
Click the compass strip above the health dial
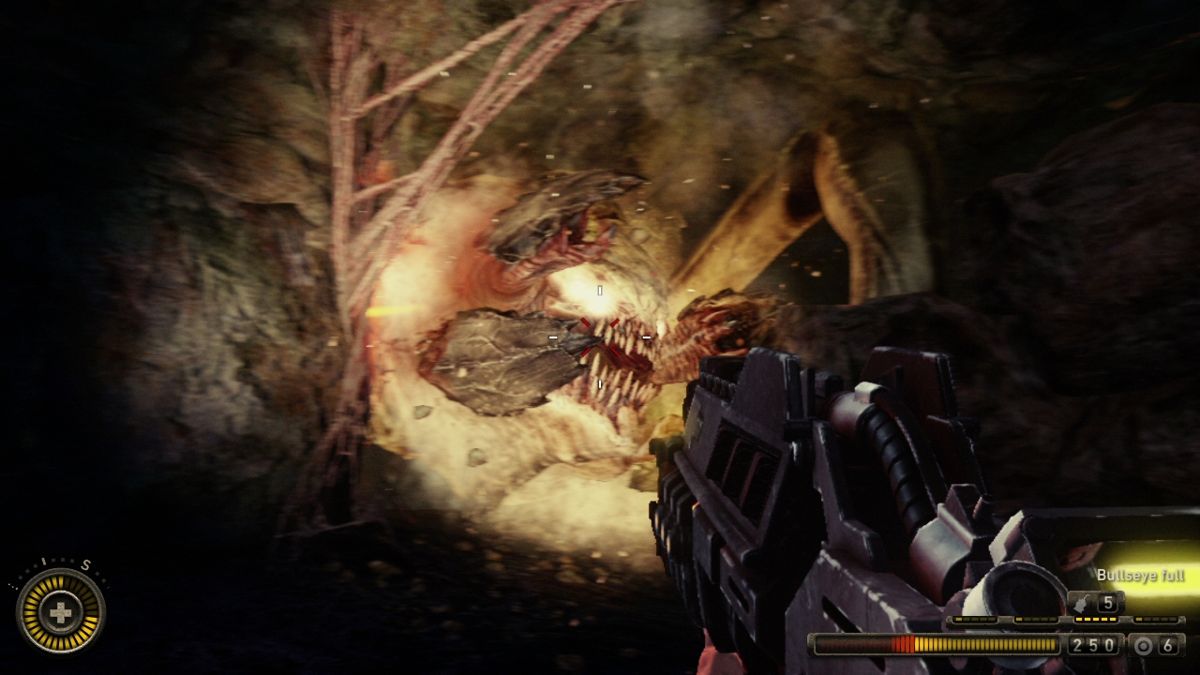coord(62,565)
